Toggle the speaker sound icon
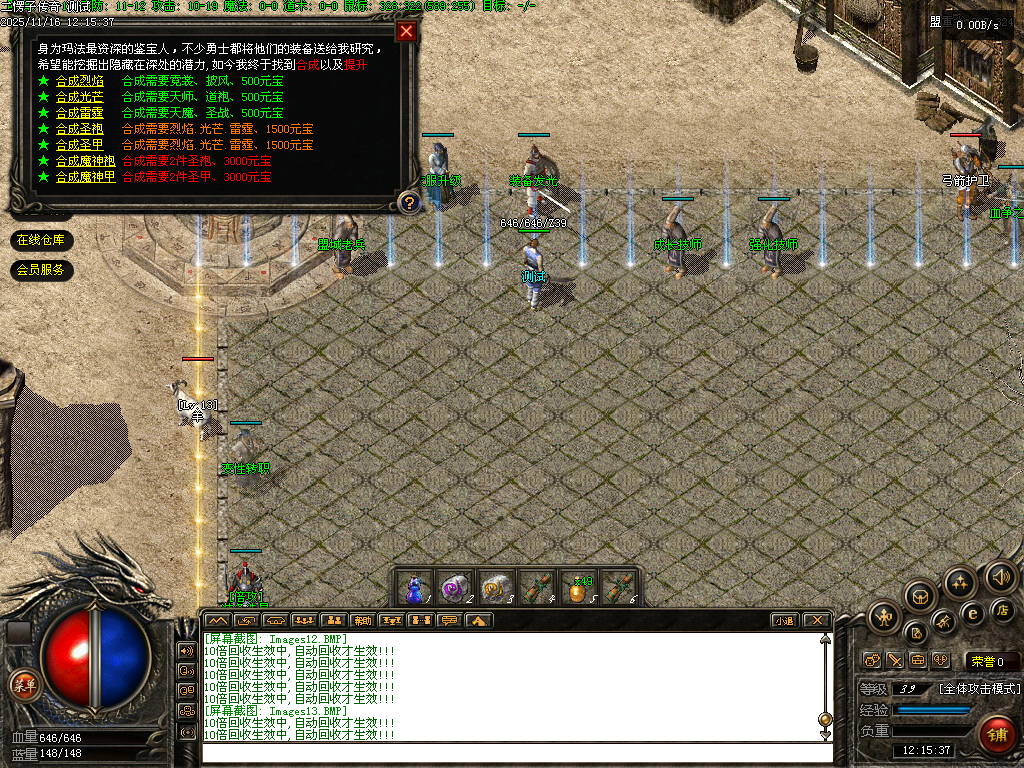This screenshot has height=768, width=1024. coord(1000,577)
